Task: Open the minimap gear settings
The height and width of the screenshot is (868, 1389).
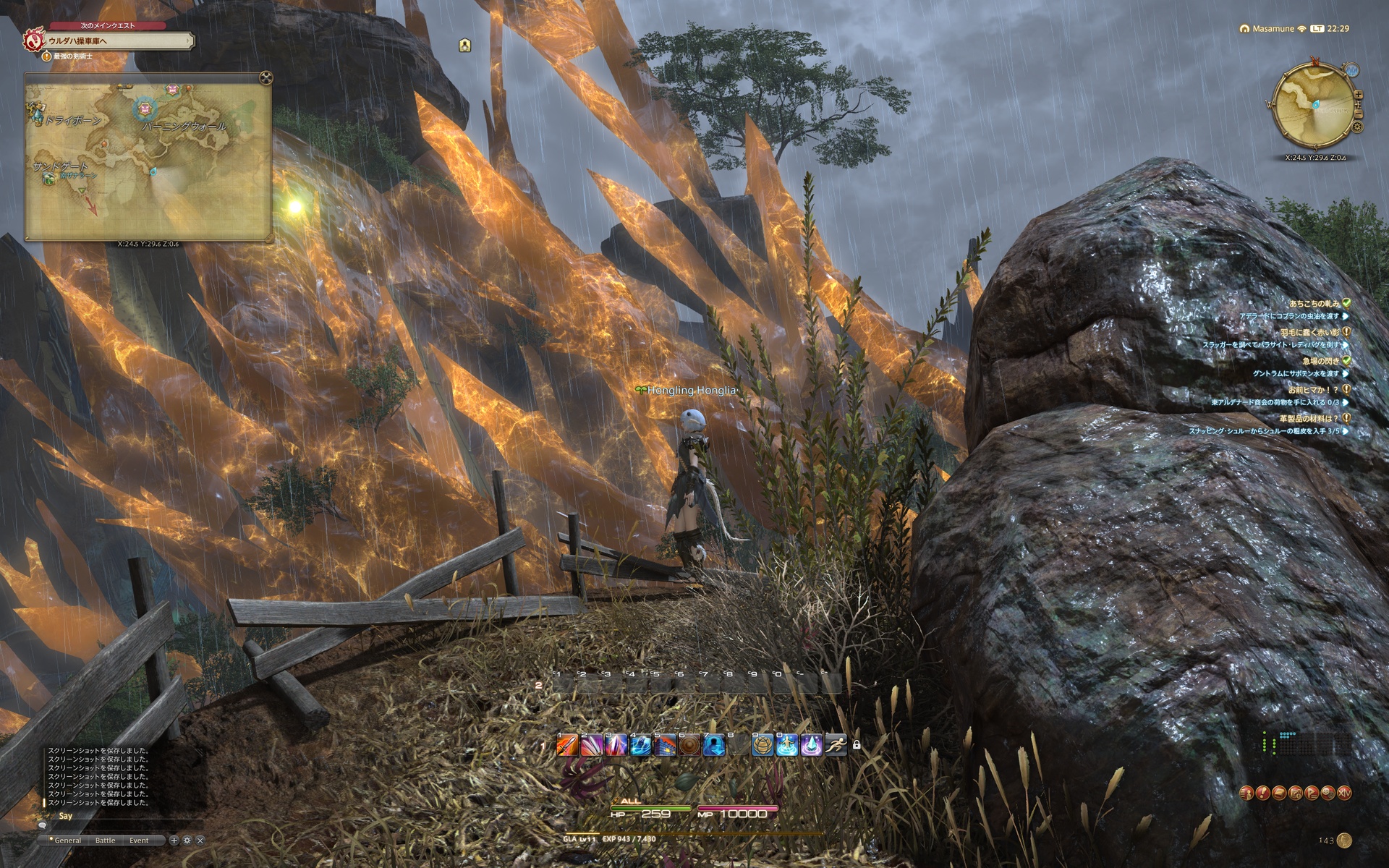Action: point(1357,127)
